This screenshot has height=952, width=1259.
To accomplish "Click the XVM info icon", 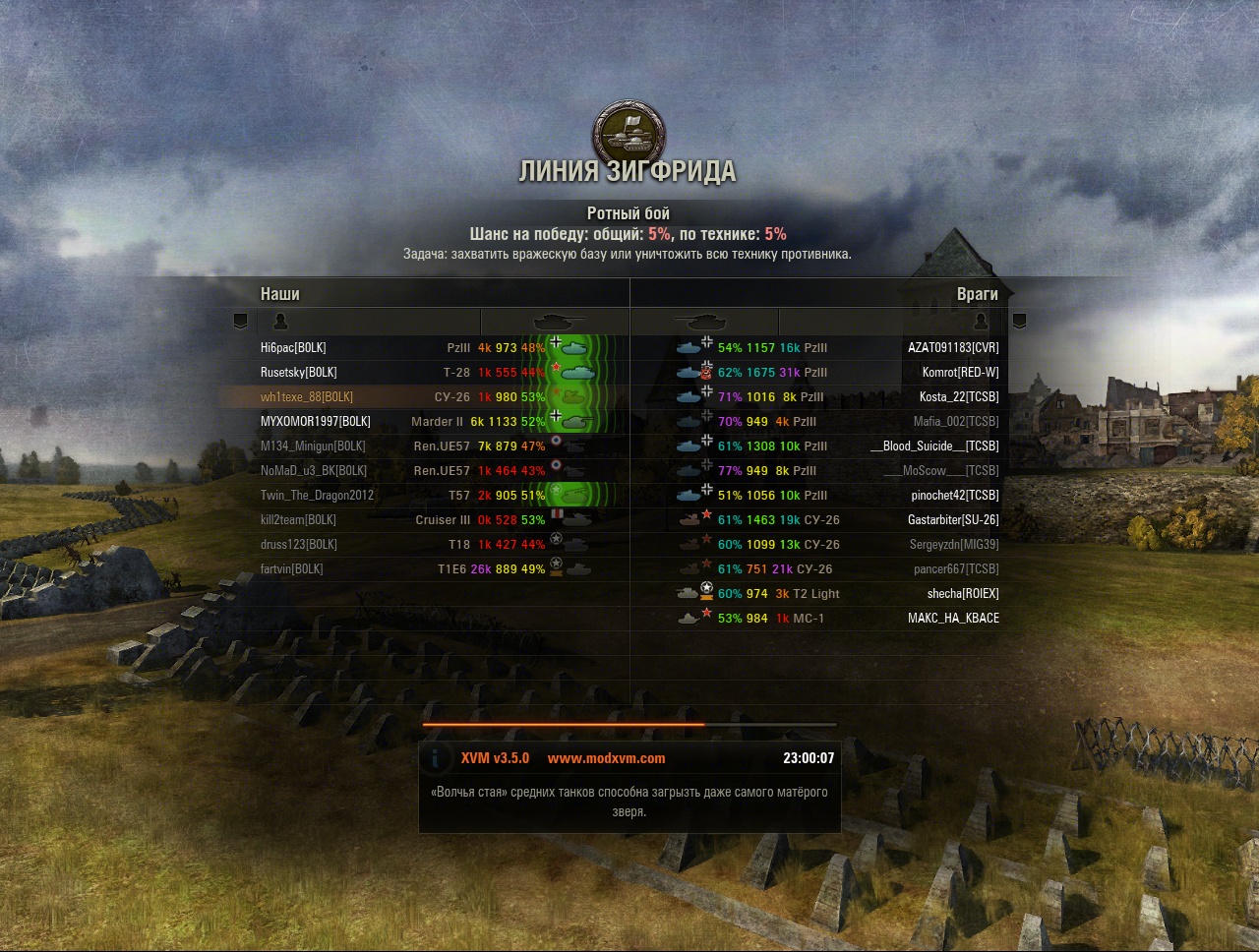I will (x=436, y=758).
